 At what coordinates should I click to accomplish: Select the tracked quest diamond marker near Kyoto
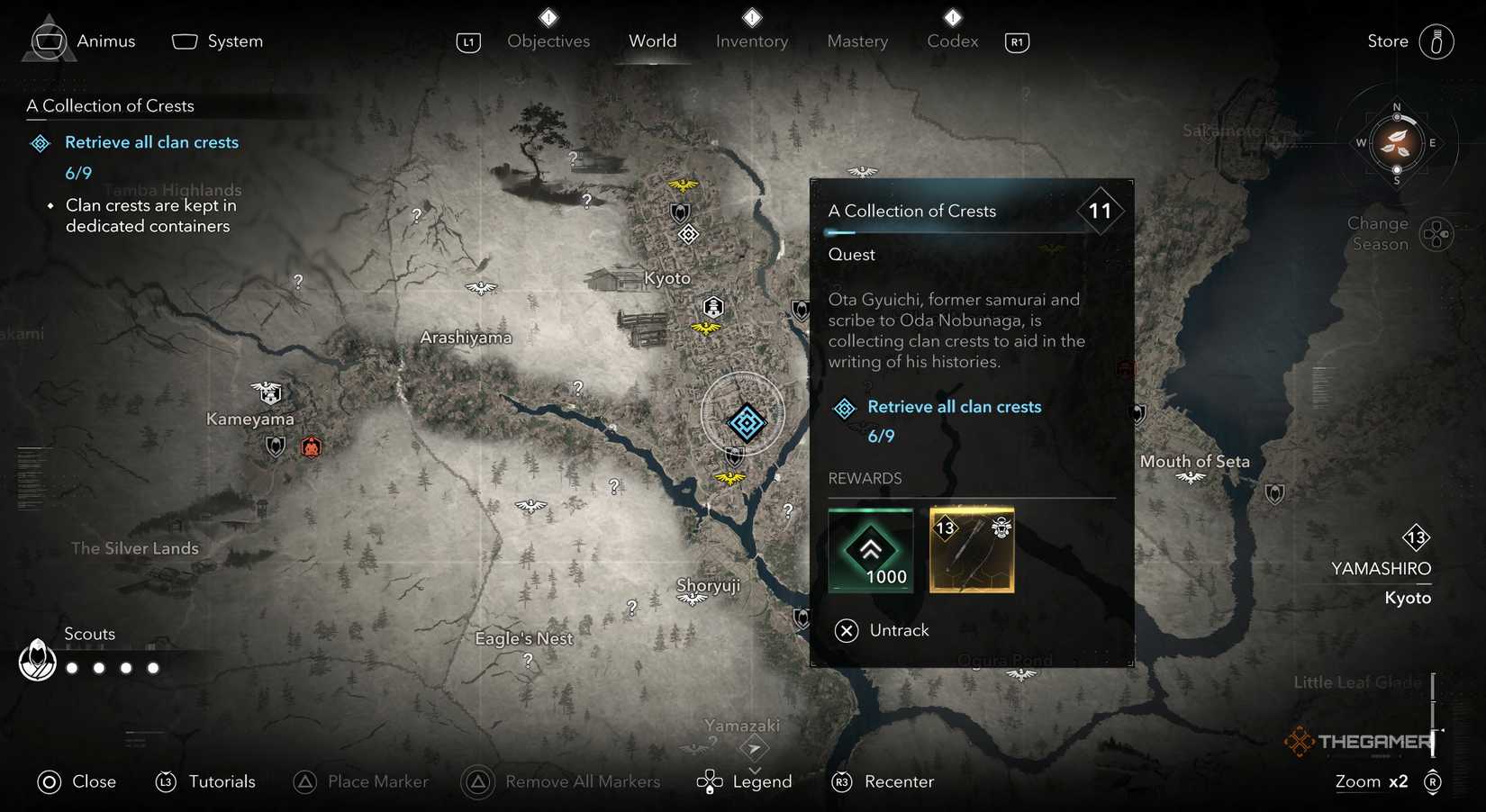coord(746,421)
